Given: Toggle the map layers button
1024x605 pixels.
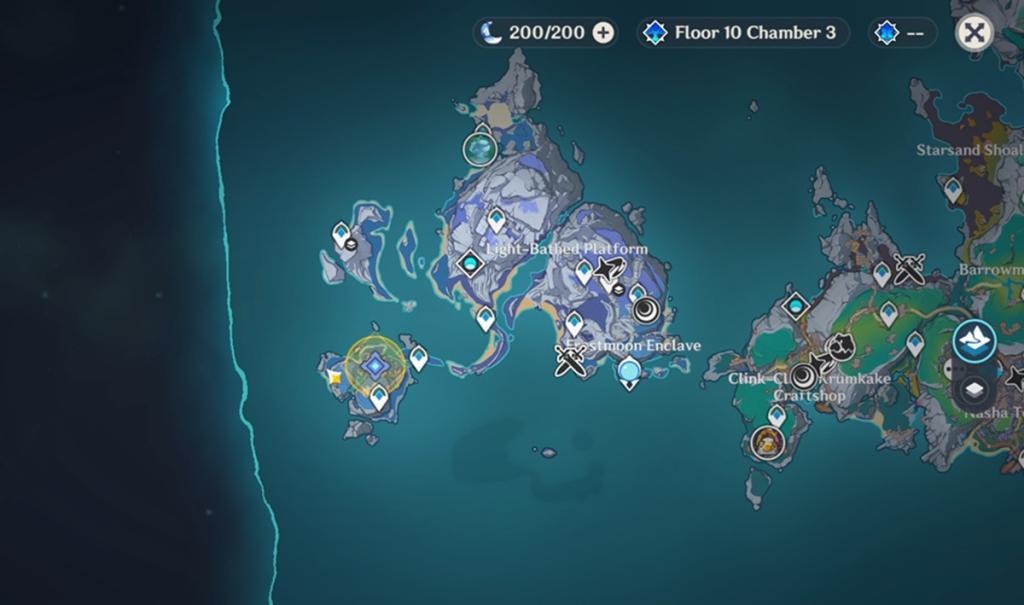Looking at the screenshot, I should pos(975,390).
